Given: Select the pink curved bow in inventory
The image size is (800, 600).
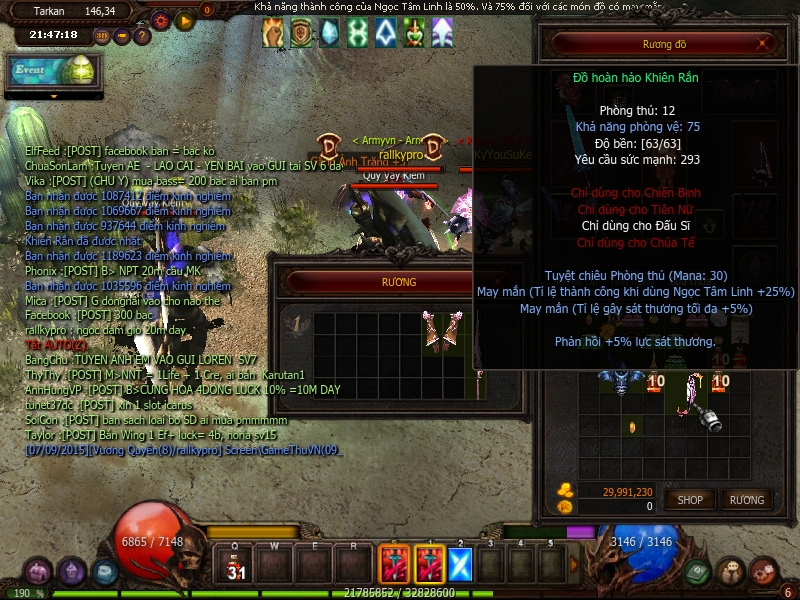Looking at the screenshot, I should pyautogui.click(x=690, y=393).
